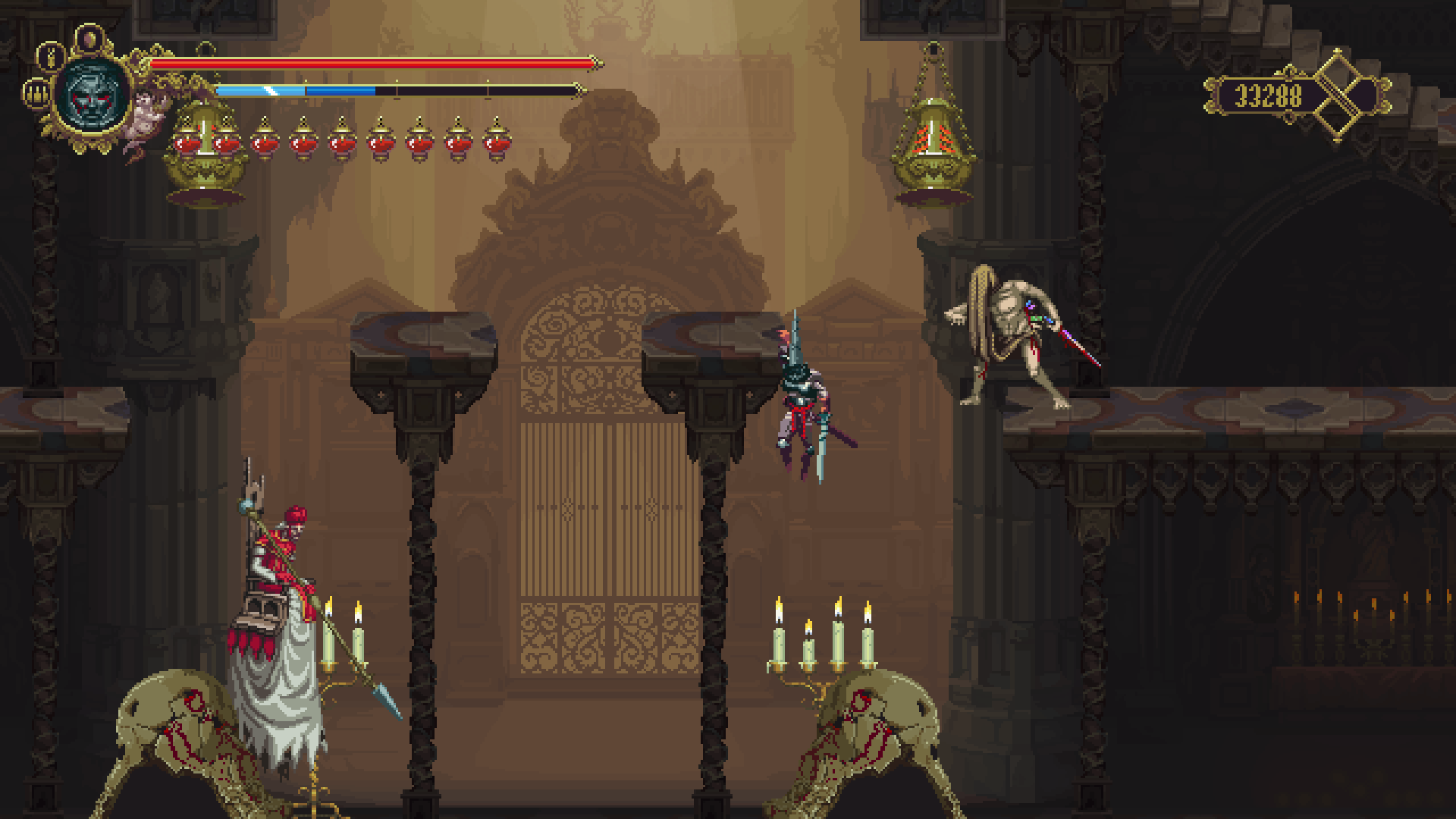Click the prayer hand icon beside the medallion
This screenshot has width=1456, height=819.
(x=36, y=94)
